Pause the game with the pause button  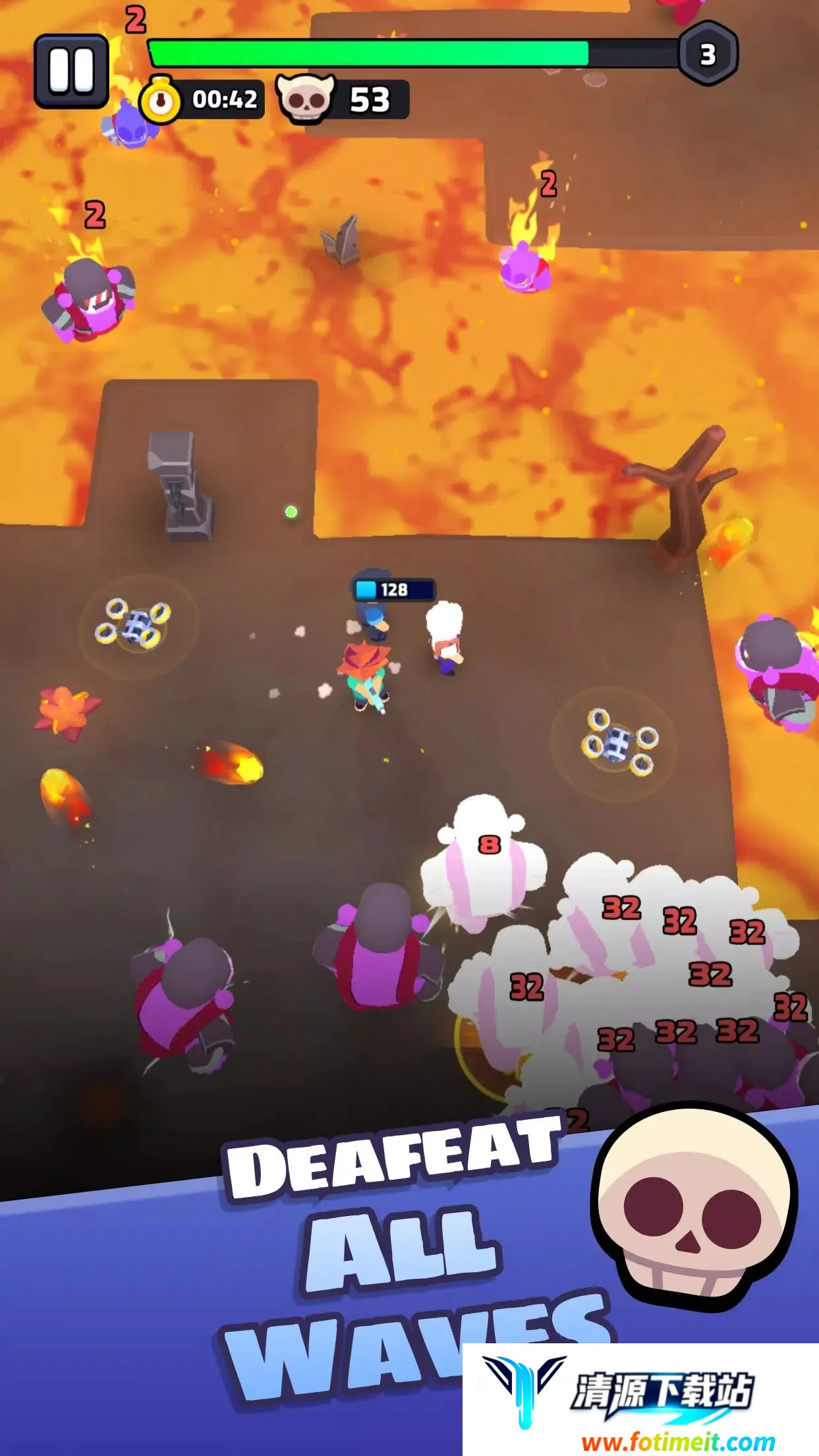71,71
